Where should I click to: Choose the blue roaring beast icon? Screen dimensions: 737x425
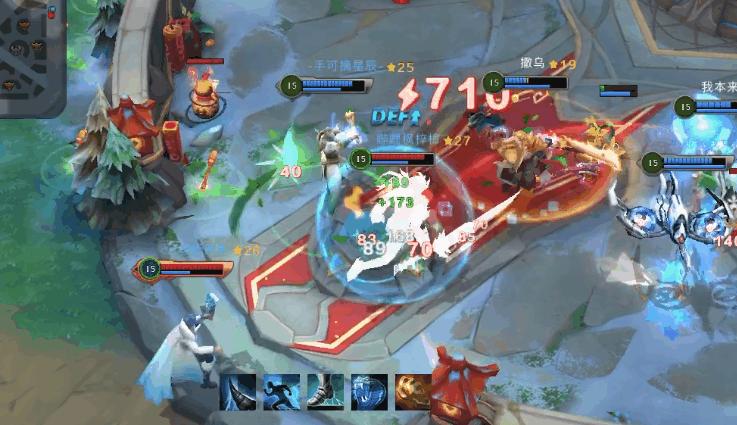[x=367, y=392]
